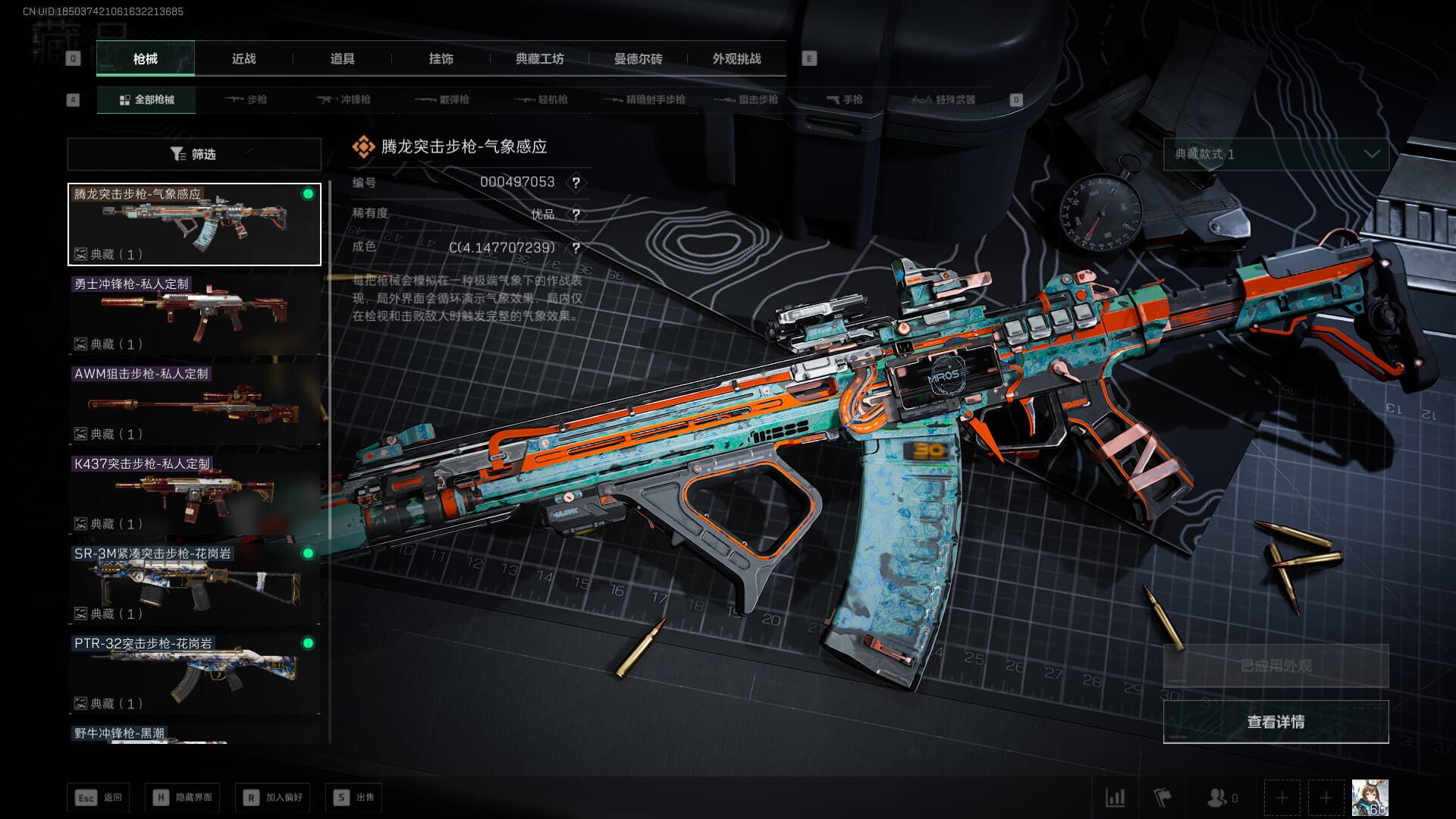Click the 出售 sell button
This screenshot has height=819, width=1456.
354,797
